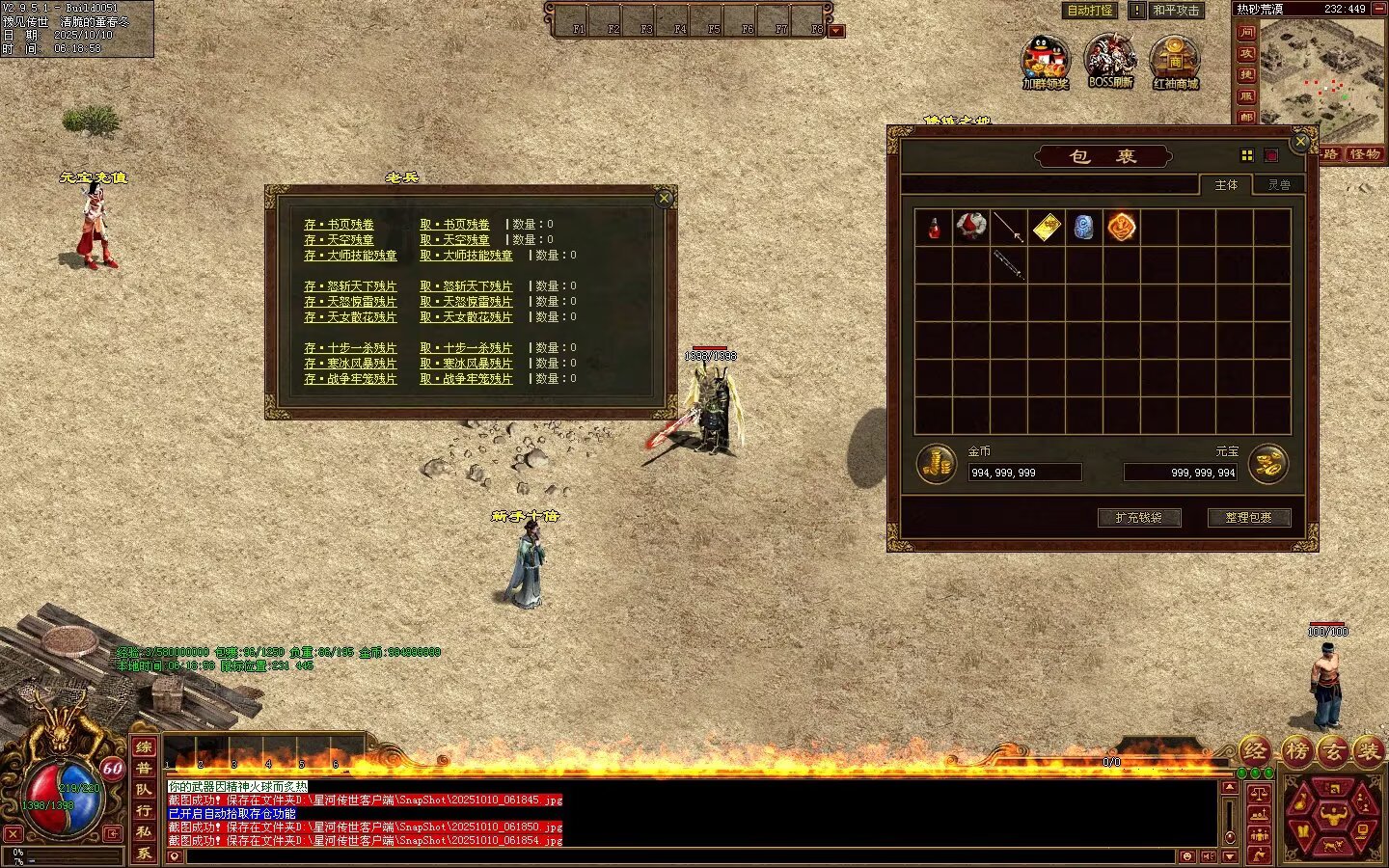Click the 怪物 button below the minimap
This screenshot has height=868, width=1389.
(1364, 154)
